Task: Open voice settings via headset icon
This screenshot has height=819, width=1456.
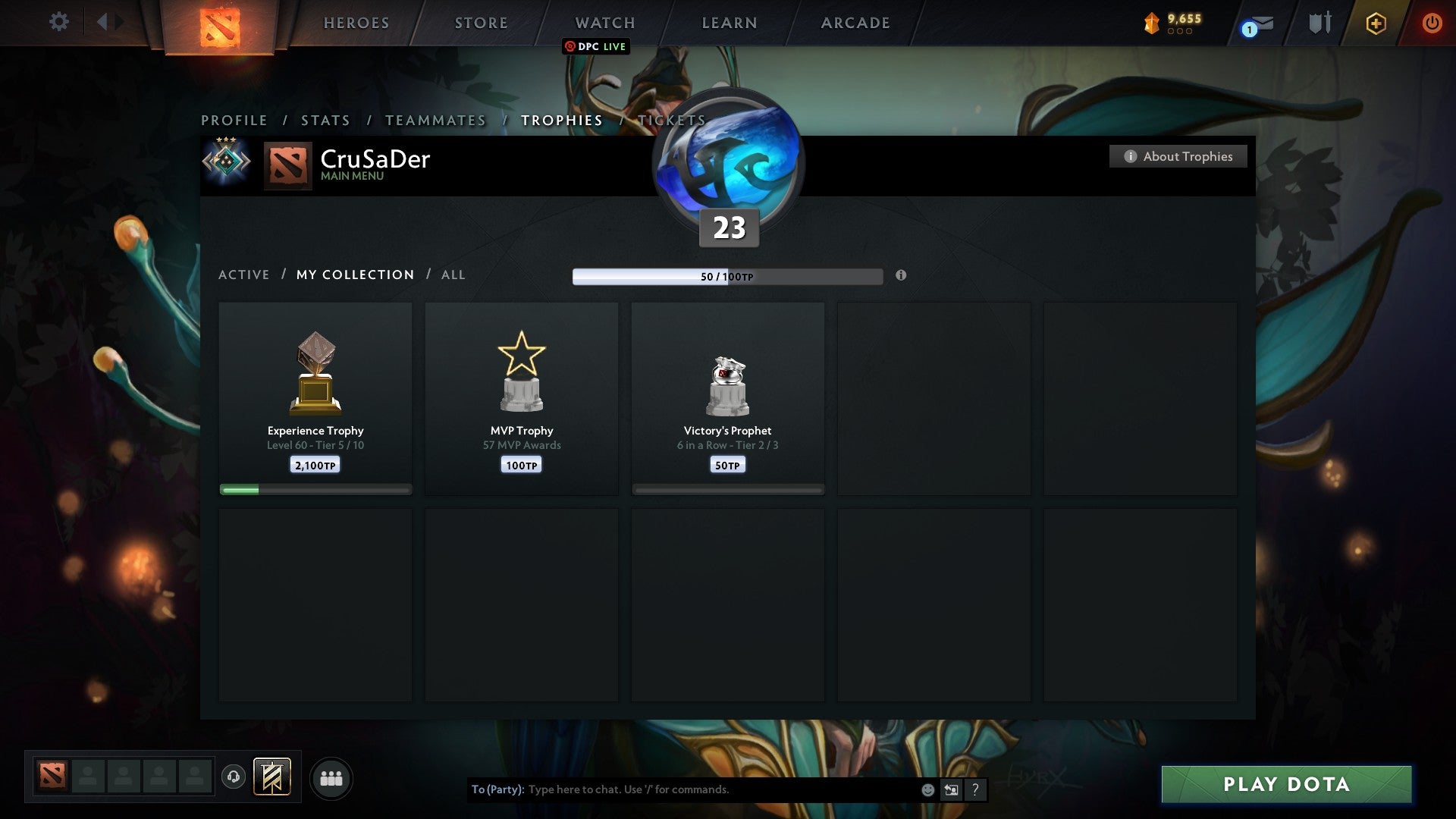Action: pos(235,777)
